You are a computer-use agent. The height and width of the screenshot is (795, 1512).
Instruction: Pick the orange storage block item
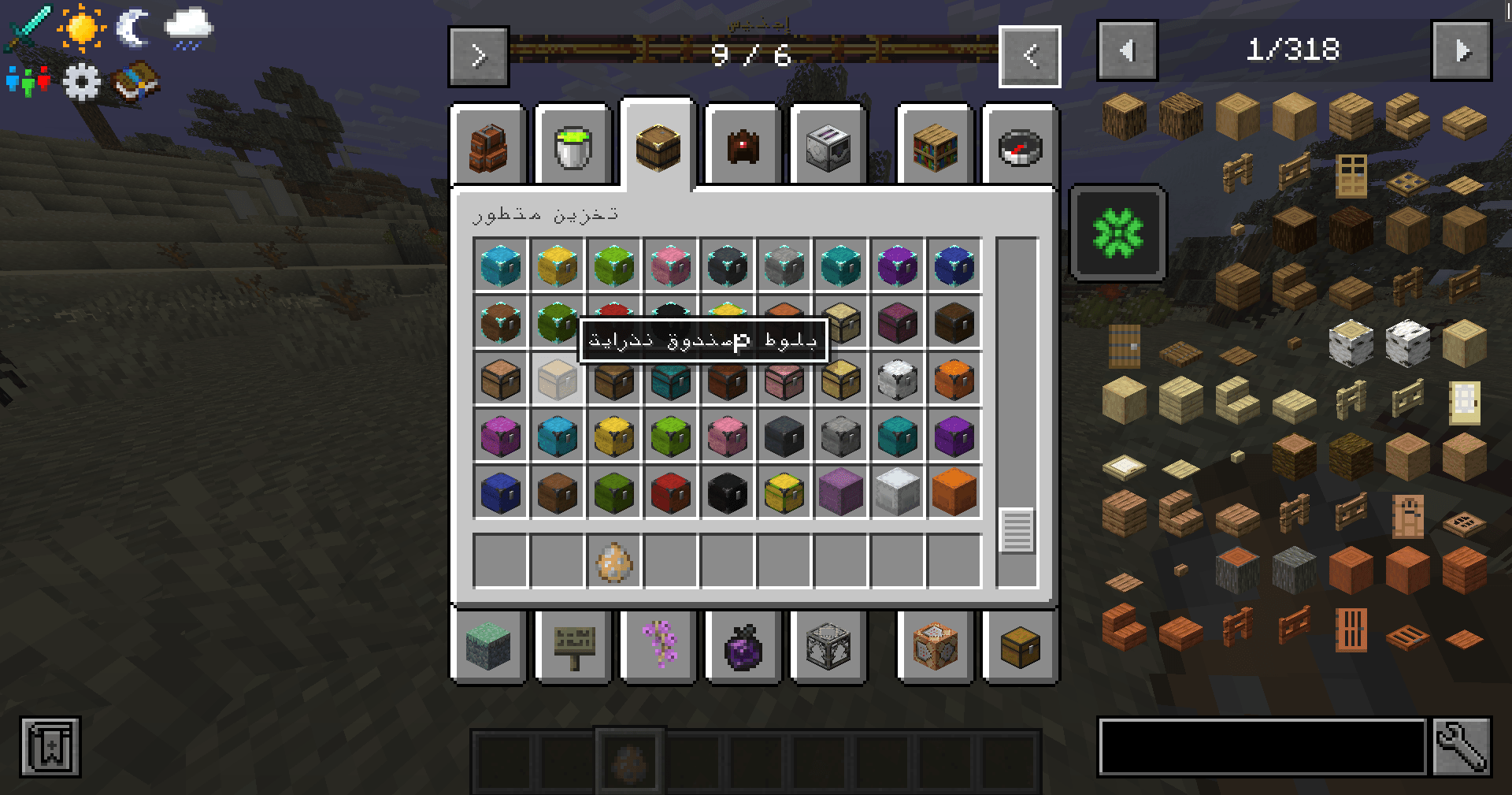pyautogui.click(x=954, y=492)
